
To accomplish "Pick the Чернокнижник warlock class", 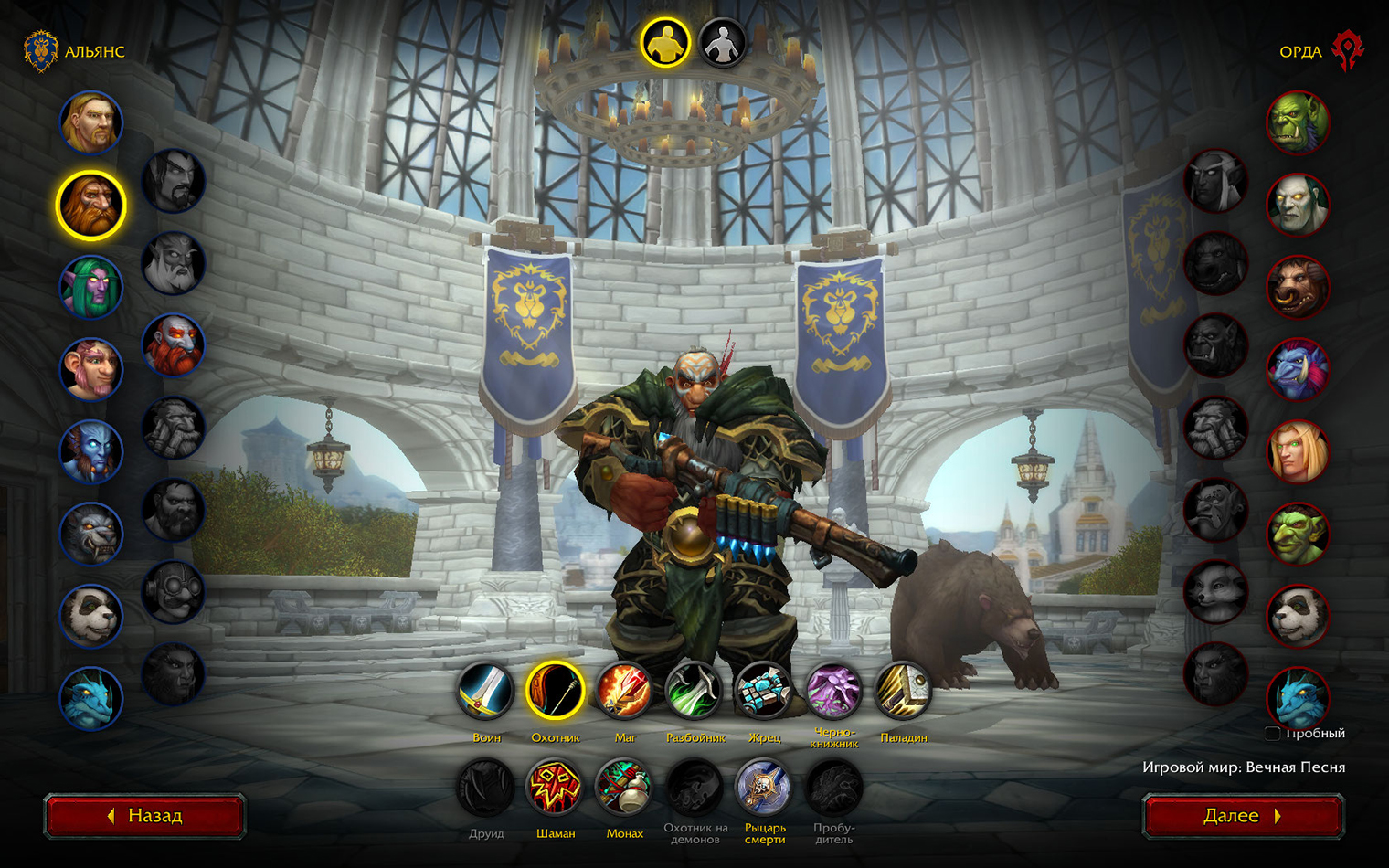I will (x=833, y=692).
